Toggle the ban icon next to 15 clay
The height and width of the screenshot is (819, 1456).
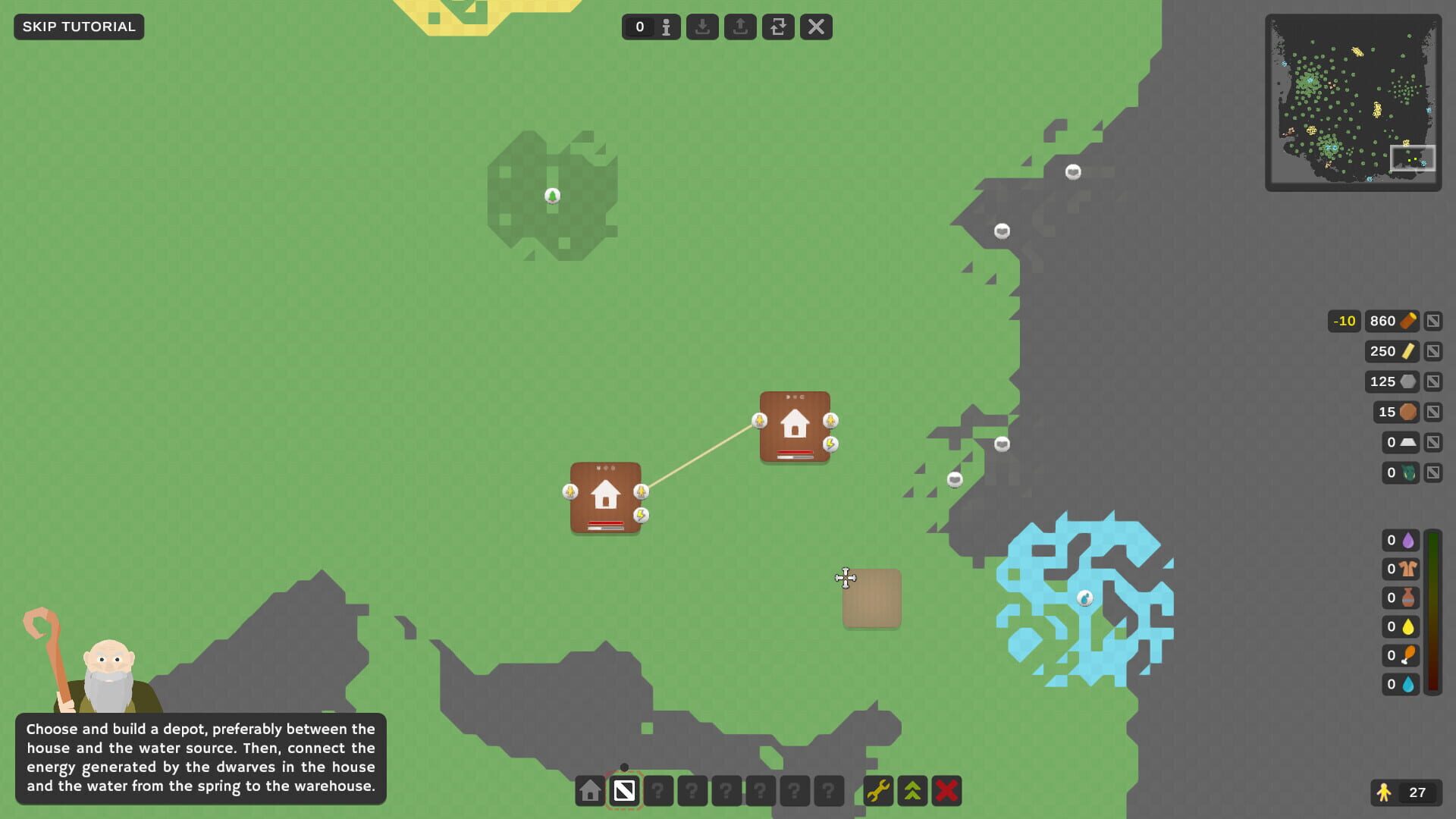point(1432,412)
